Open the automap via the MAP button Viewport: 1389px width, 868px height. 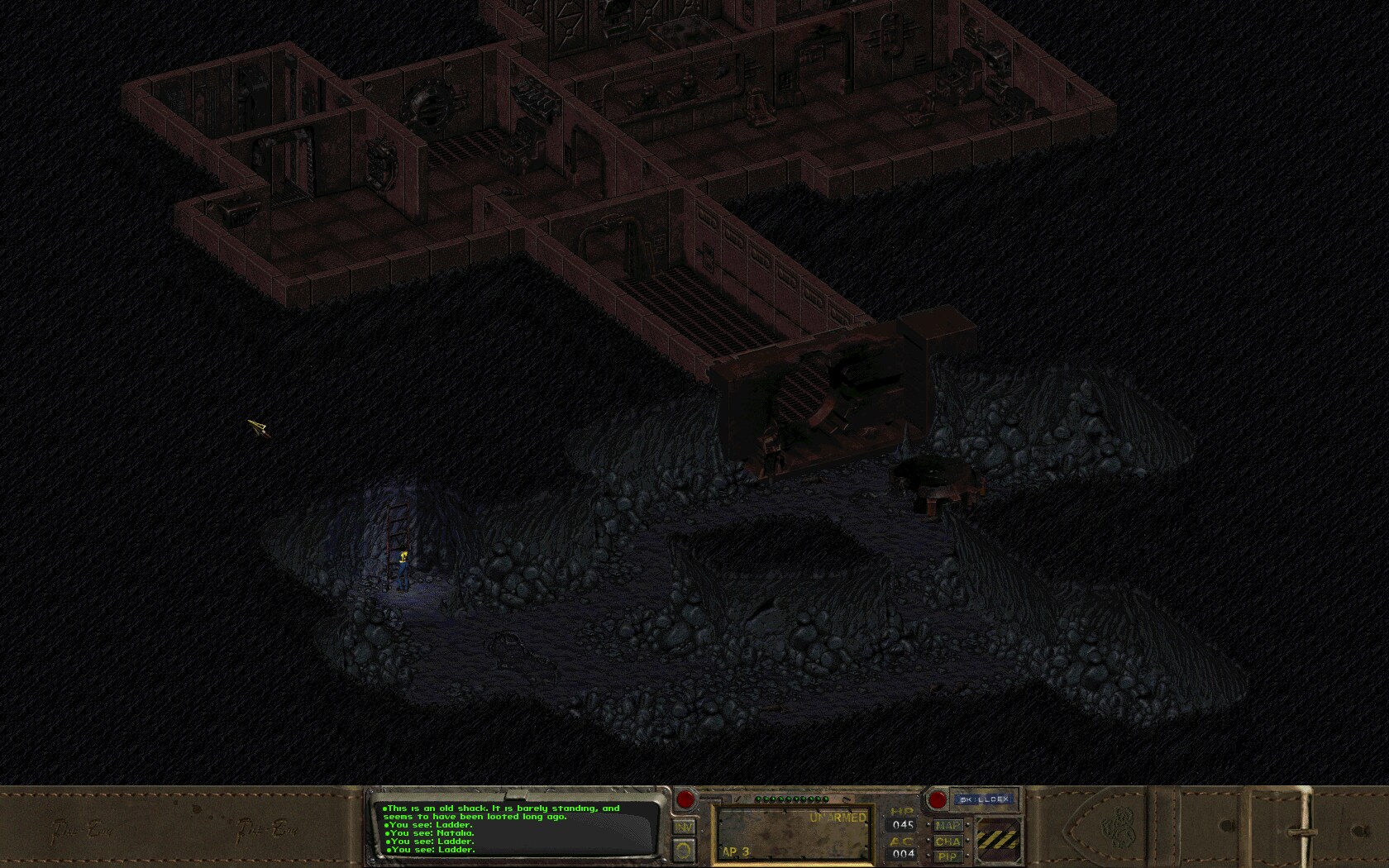point(947,826)
